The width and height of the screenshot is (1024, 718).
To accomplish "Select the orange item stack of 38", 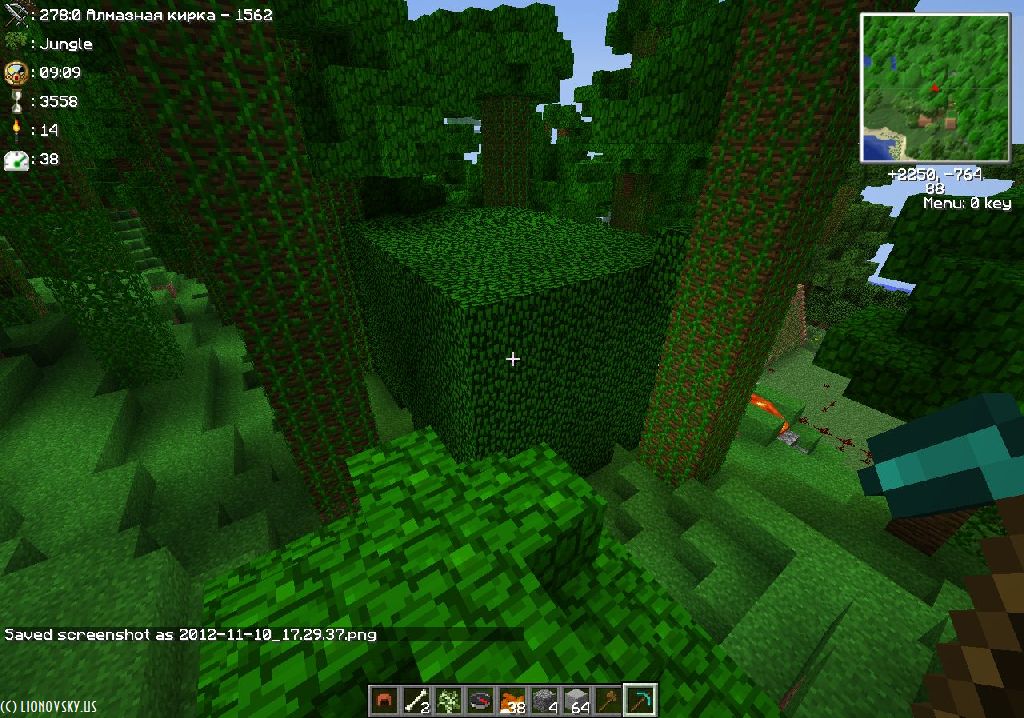I will click(510, 700).
